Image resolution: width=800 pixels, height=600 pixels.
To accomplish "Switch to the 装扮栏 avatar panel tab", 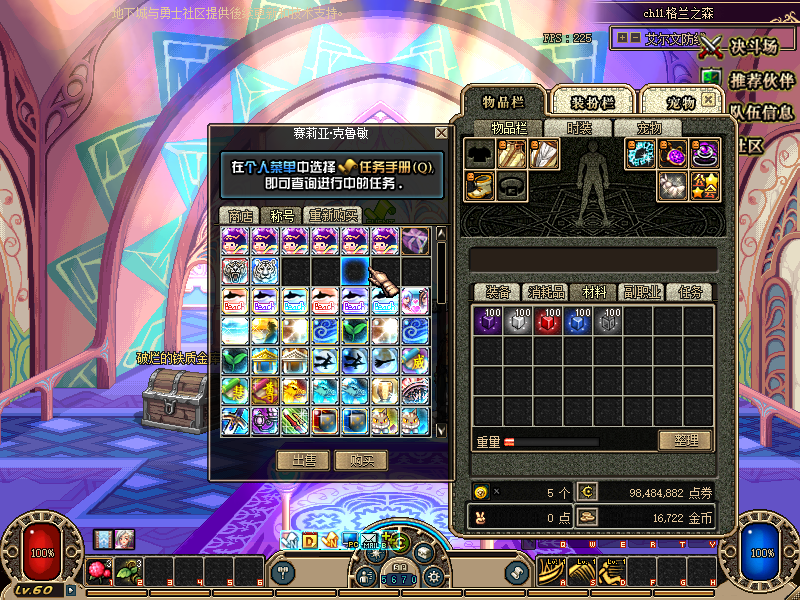I will click(592, 102).
